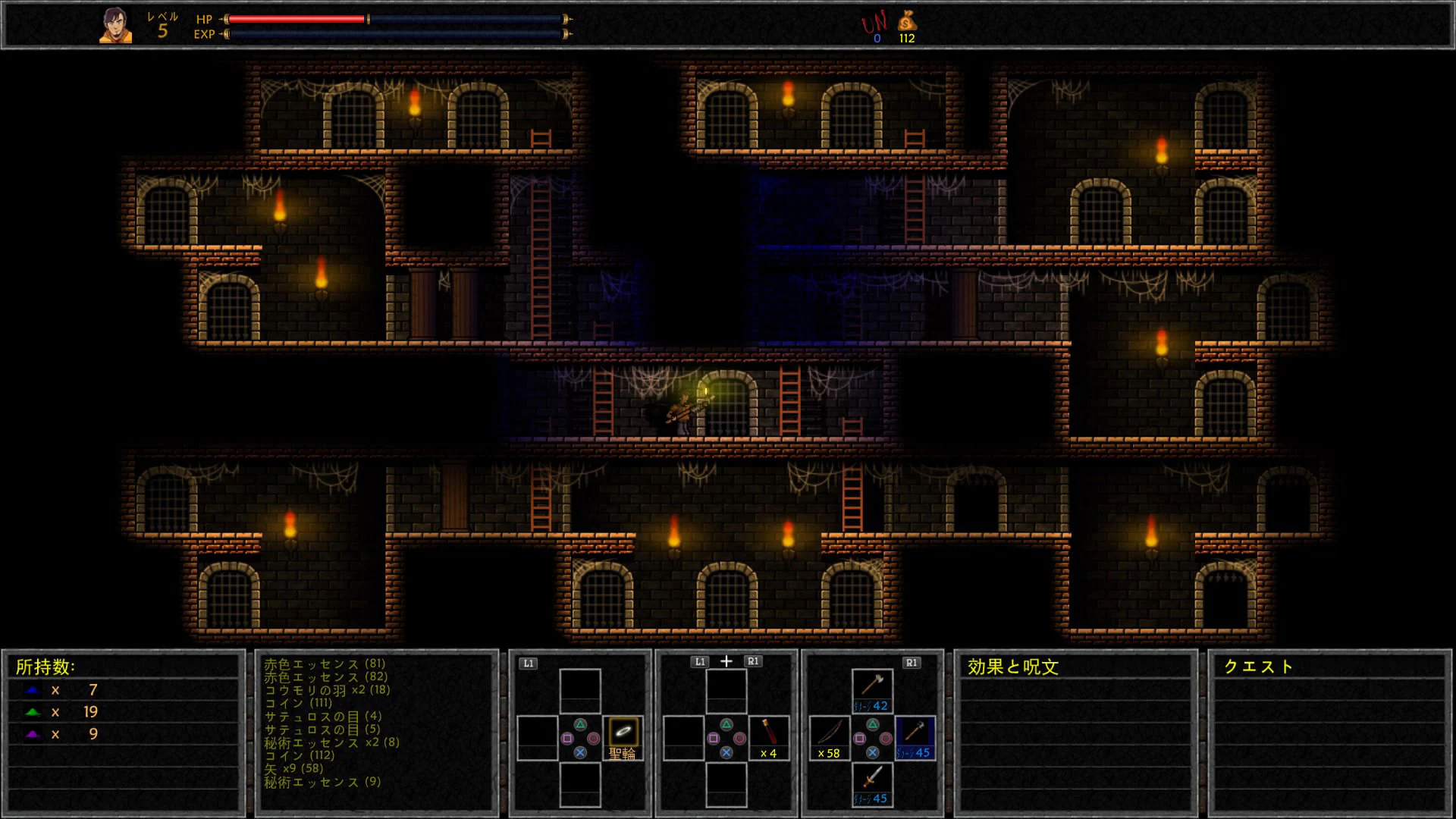The width and height of the screenshot is (1456, 819).
Task: Click the triangle button icon in the L1 panel
Action: (x=580, y=724)
